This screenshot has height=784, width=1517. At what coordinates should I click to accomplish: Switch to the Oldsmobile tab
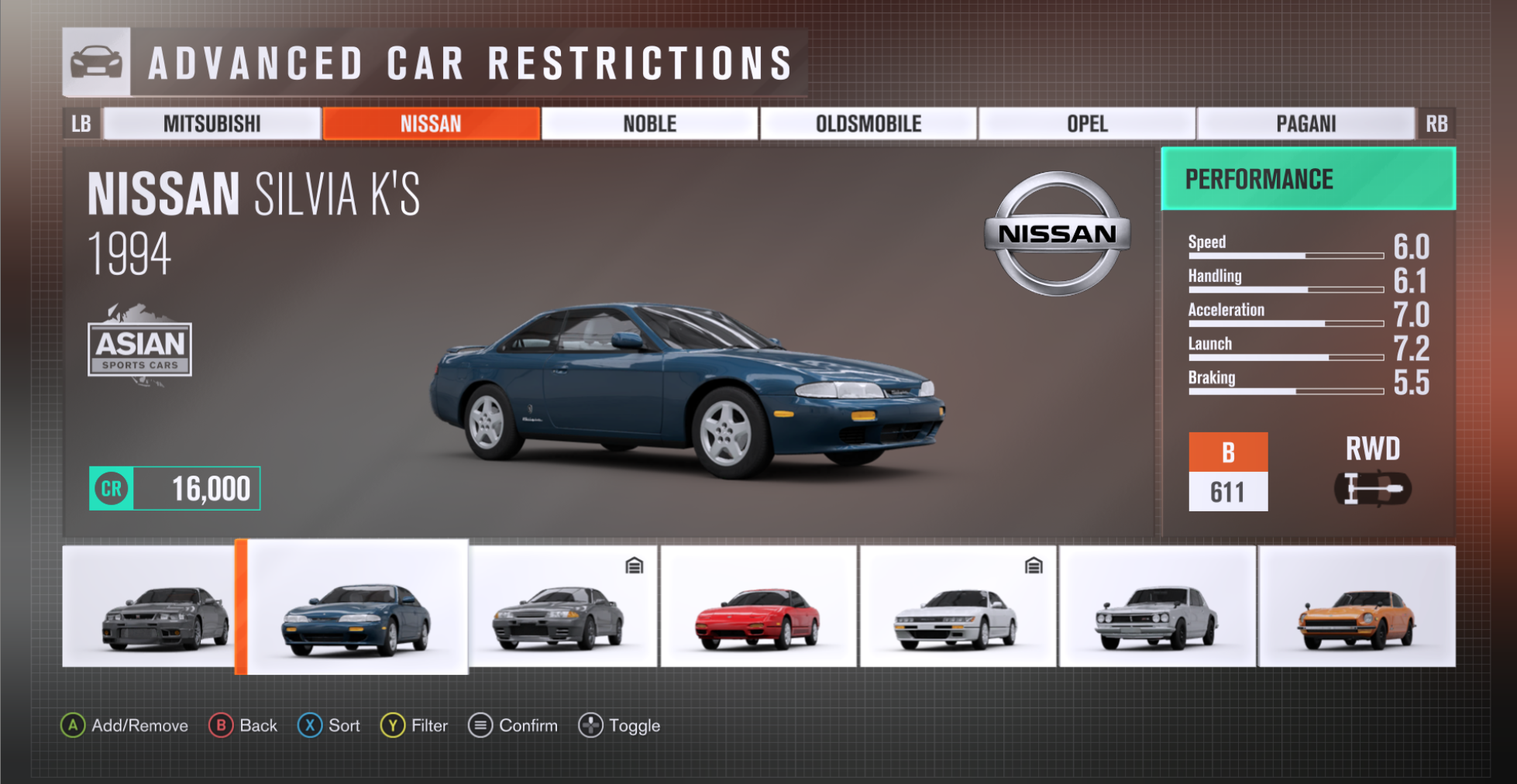pyautogui.click(x=869, y=124)
